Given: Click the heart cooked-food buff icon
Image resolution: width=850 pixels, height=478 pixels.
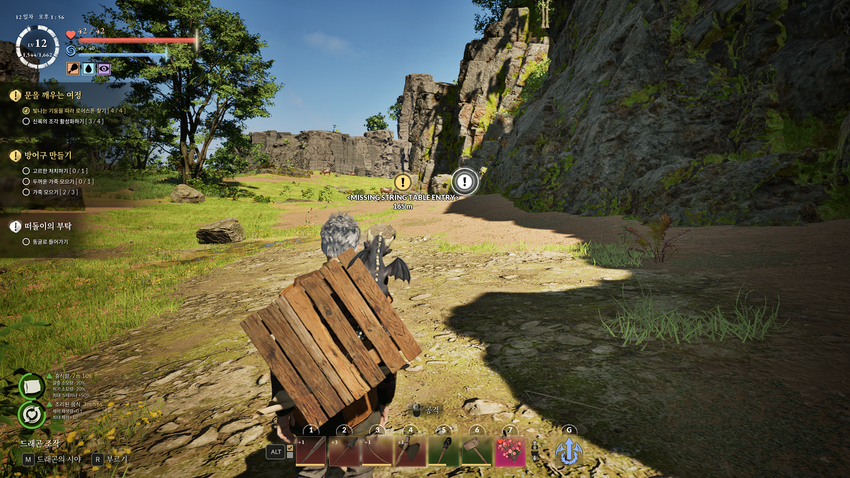Looking at the screenshot, I should point(32,413).
